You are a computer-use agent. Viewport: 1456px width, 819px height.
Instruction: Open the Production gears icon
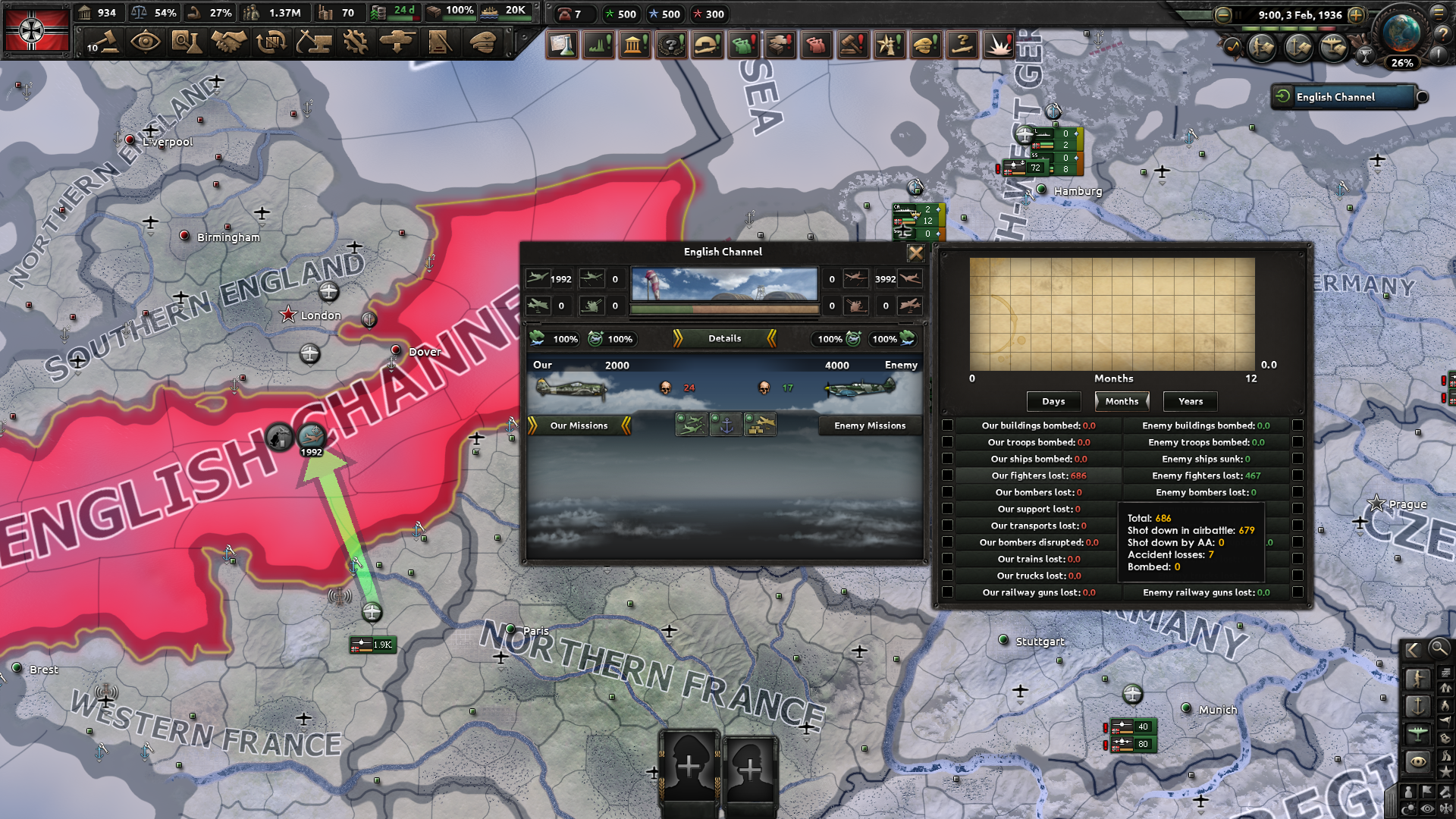pos(355,42)
